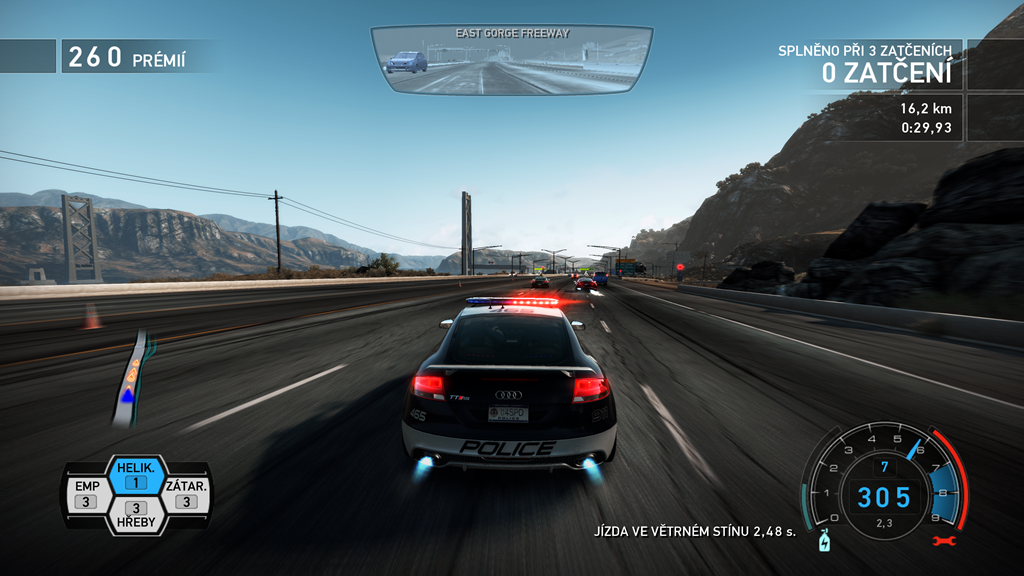1024x576 pixels.
Task: Click the red wrench damage icon
Action: pos(939,541)
